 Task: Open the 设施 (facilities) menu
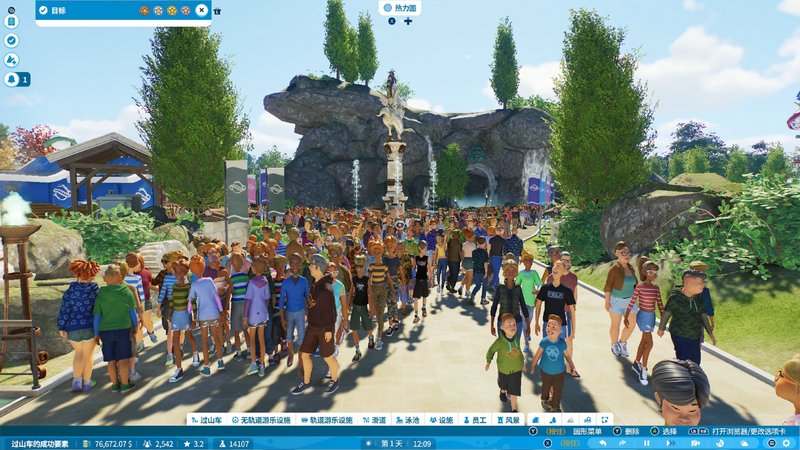click(x=441, y=420)
